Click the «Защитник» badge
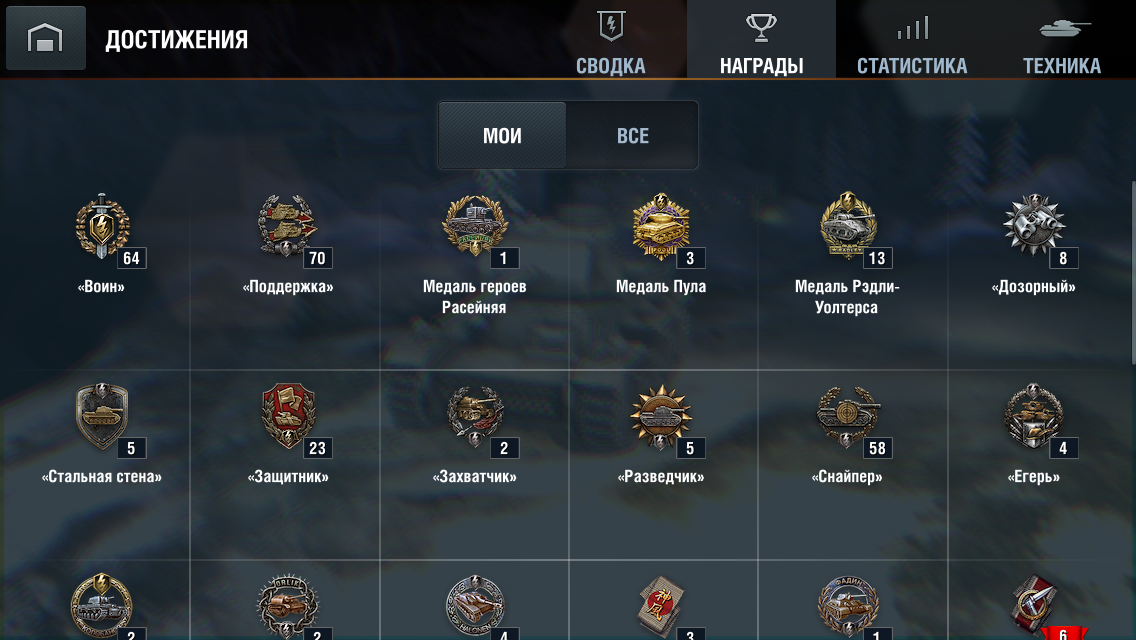The width and height of the screenshot is (1136, 640). point(288,418)
